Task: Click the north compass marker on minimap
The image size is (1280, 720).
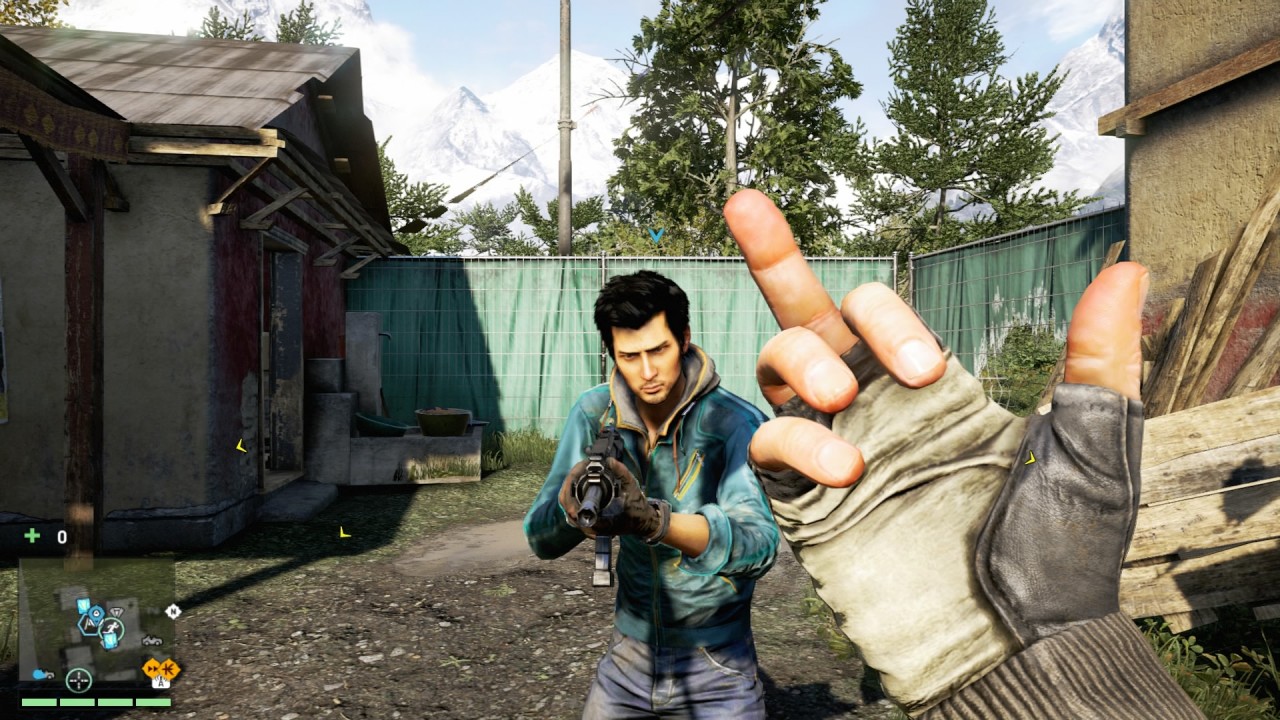Action: pos(173,611)
